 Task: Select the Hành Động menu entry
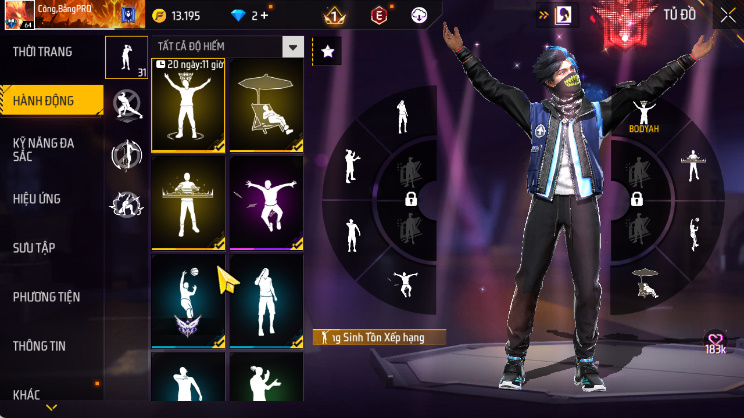tap(42, 98)
